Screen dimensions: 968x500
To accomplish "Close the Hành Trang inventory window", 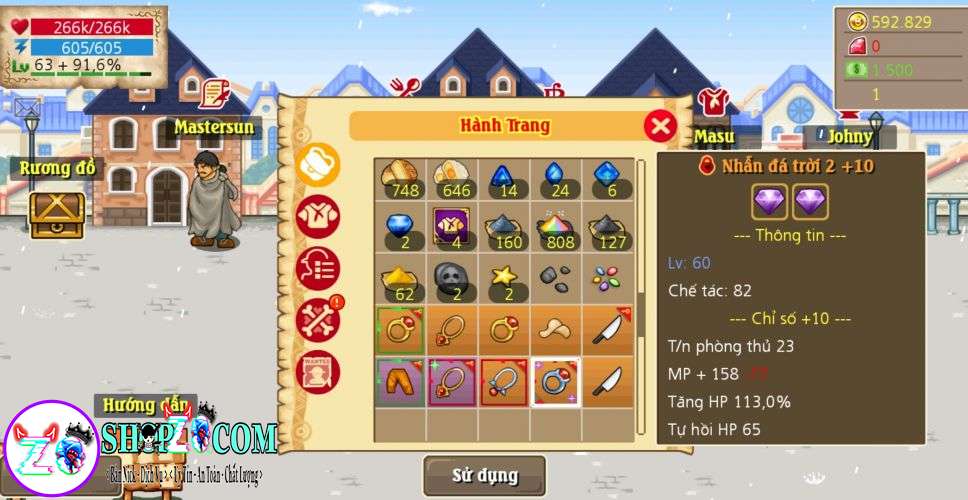I will click(x=660, y=126).
